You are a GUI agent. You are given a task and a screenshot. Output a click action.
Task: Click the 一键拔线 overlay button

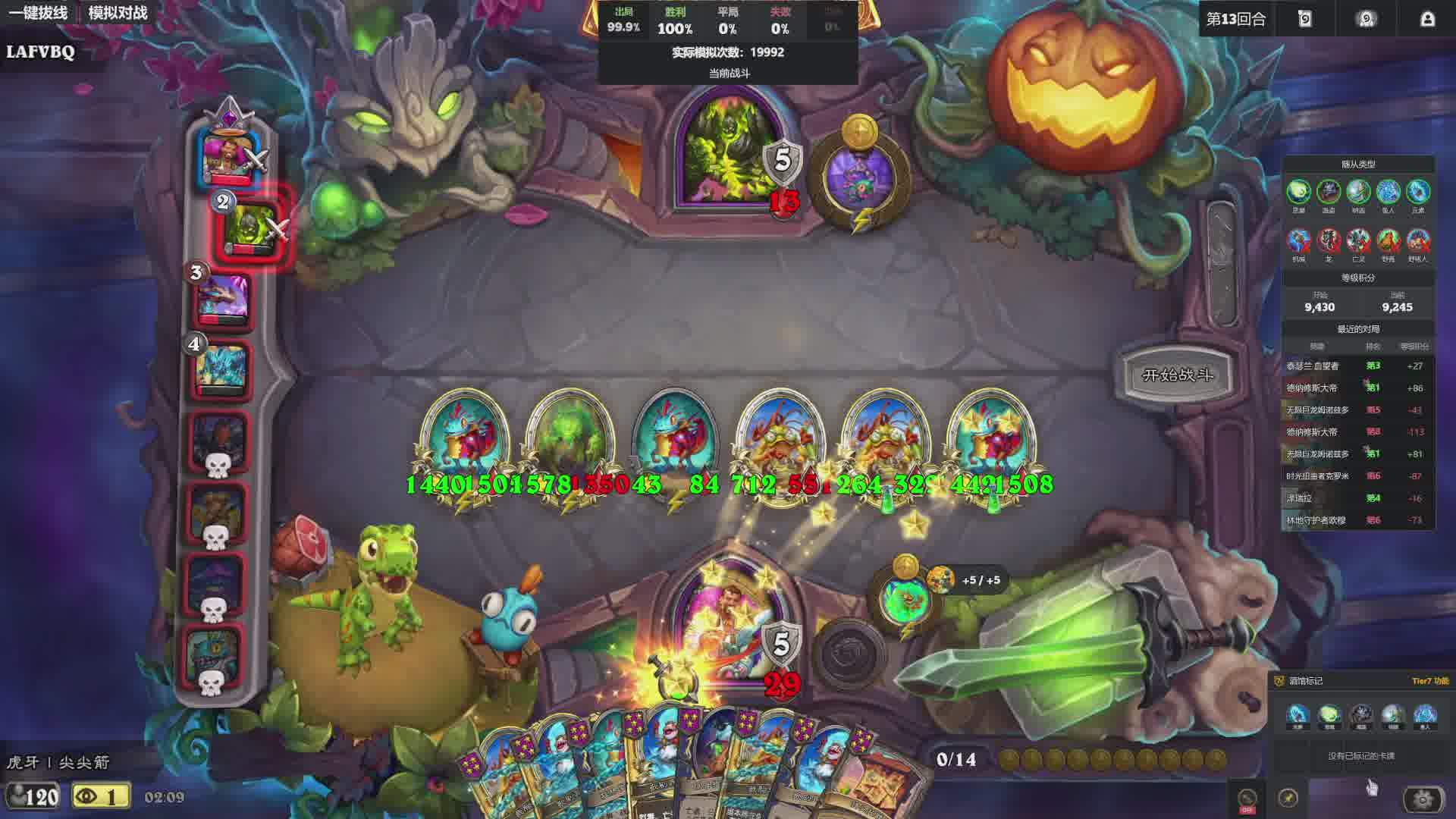coord(38,13)
